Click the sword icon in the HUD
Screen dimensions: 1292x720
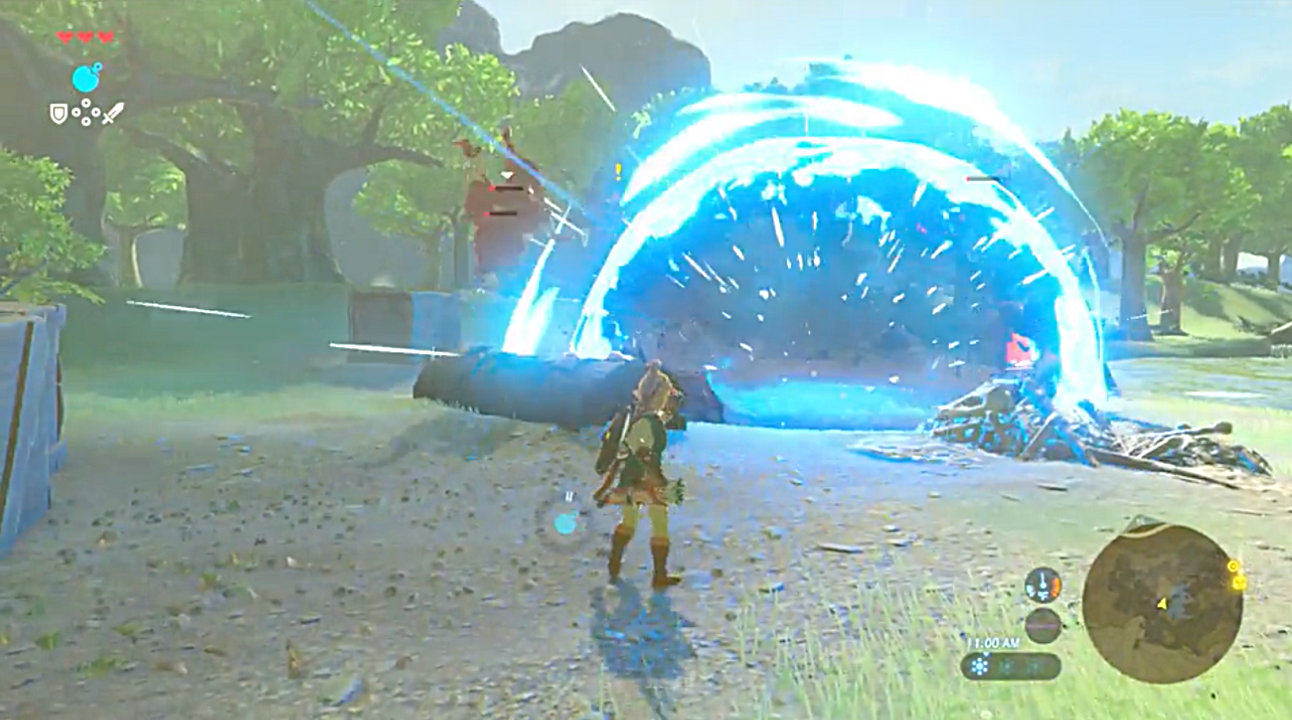click(112, 113)
